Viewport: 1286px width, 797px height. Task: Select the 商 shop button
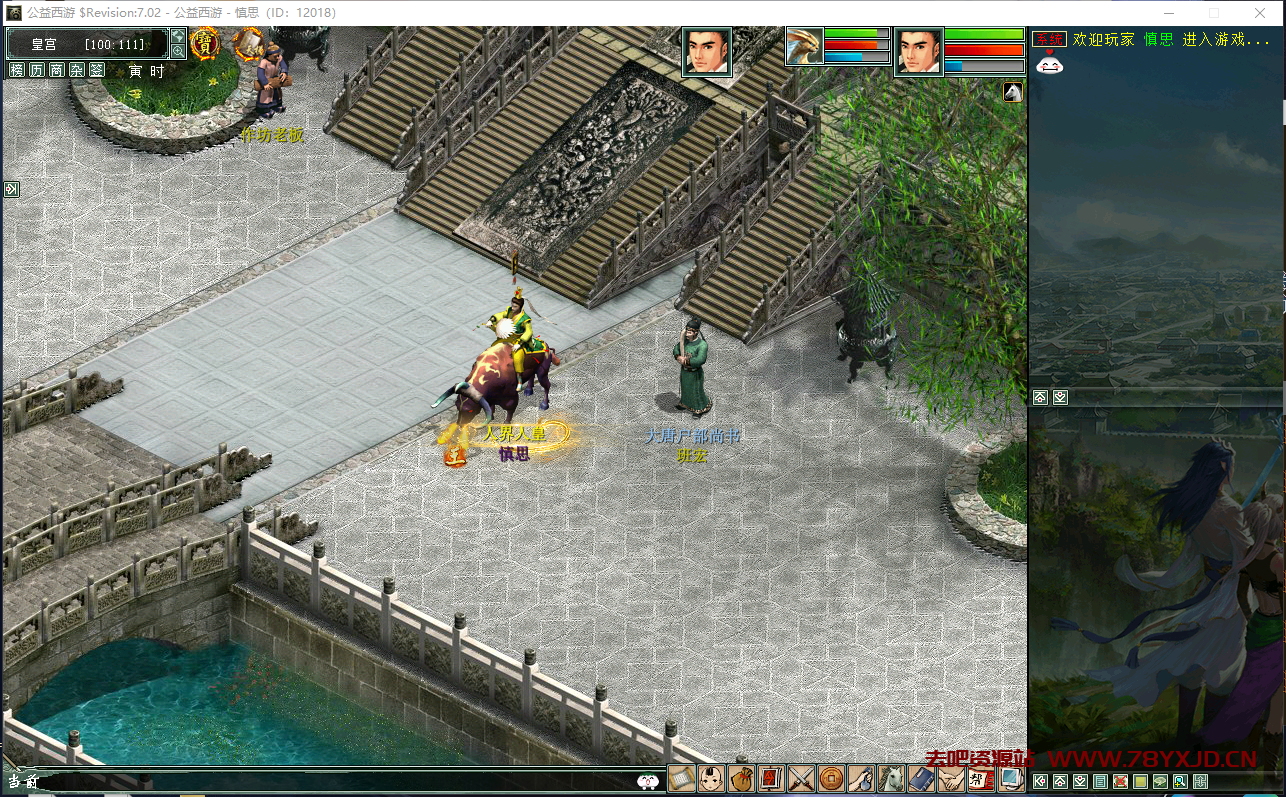coord(56,70)
